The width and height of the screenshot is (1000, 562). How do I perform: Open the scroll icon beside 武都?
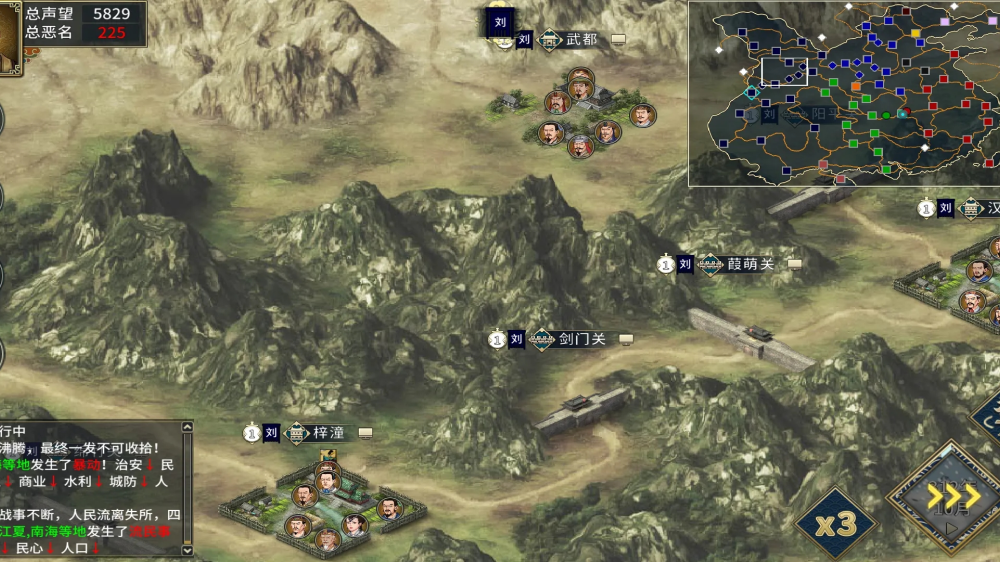click(619, 40)
